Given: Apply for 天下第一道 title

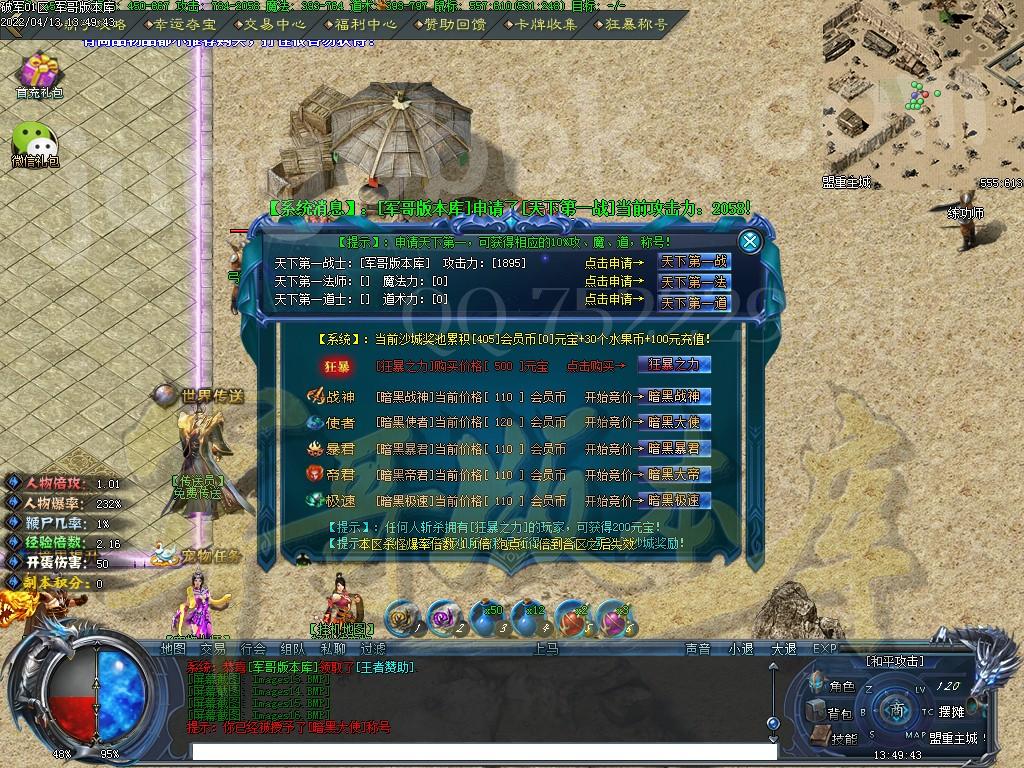Looking at the screenshot, I should (693, 302).
